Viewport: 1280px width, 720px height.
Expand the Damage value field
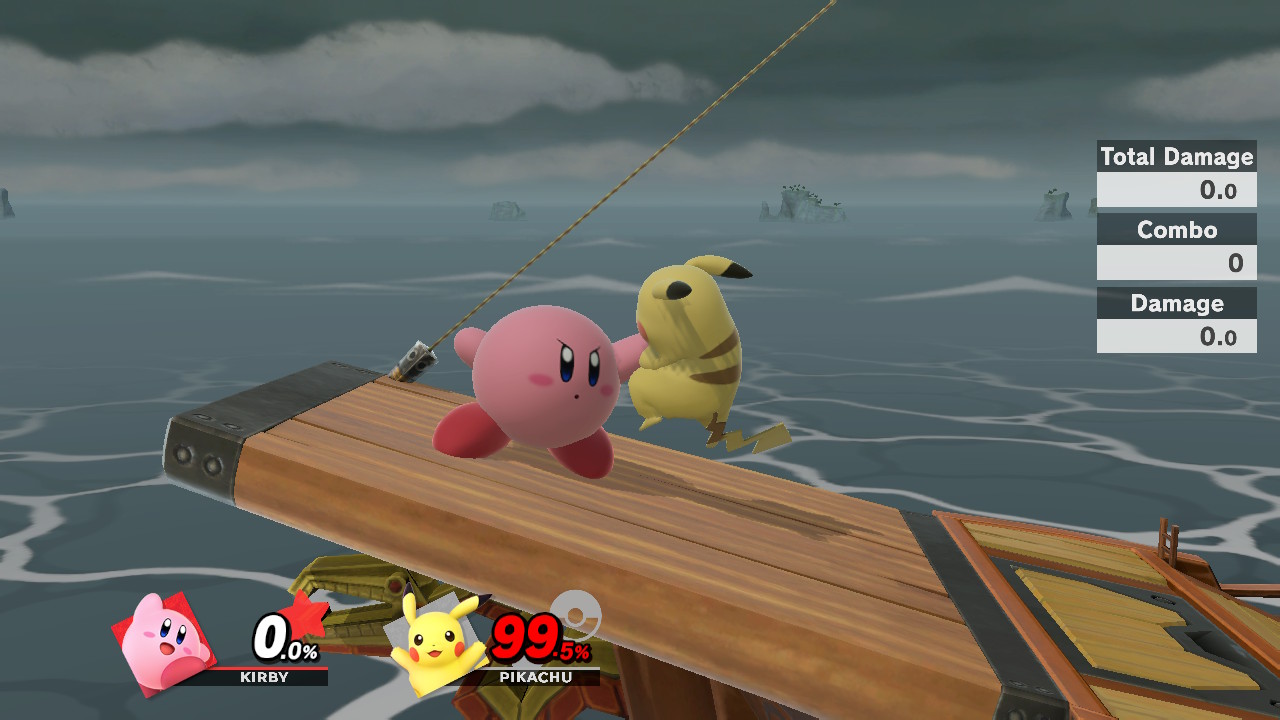click(x=1176, y=337)
